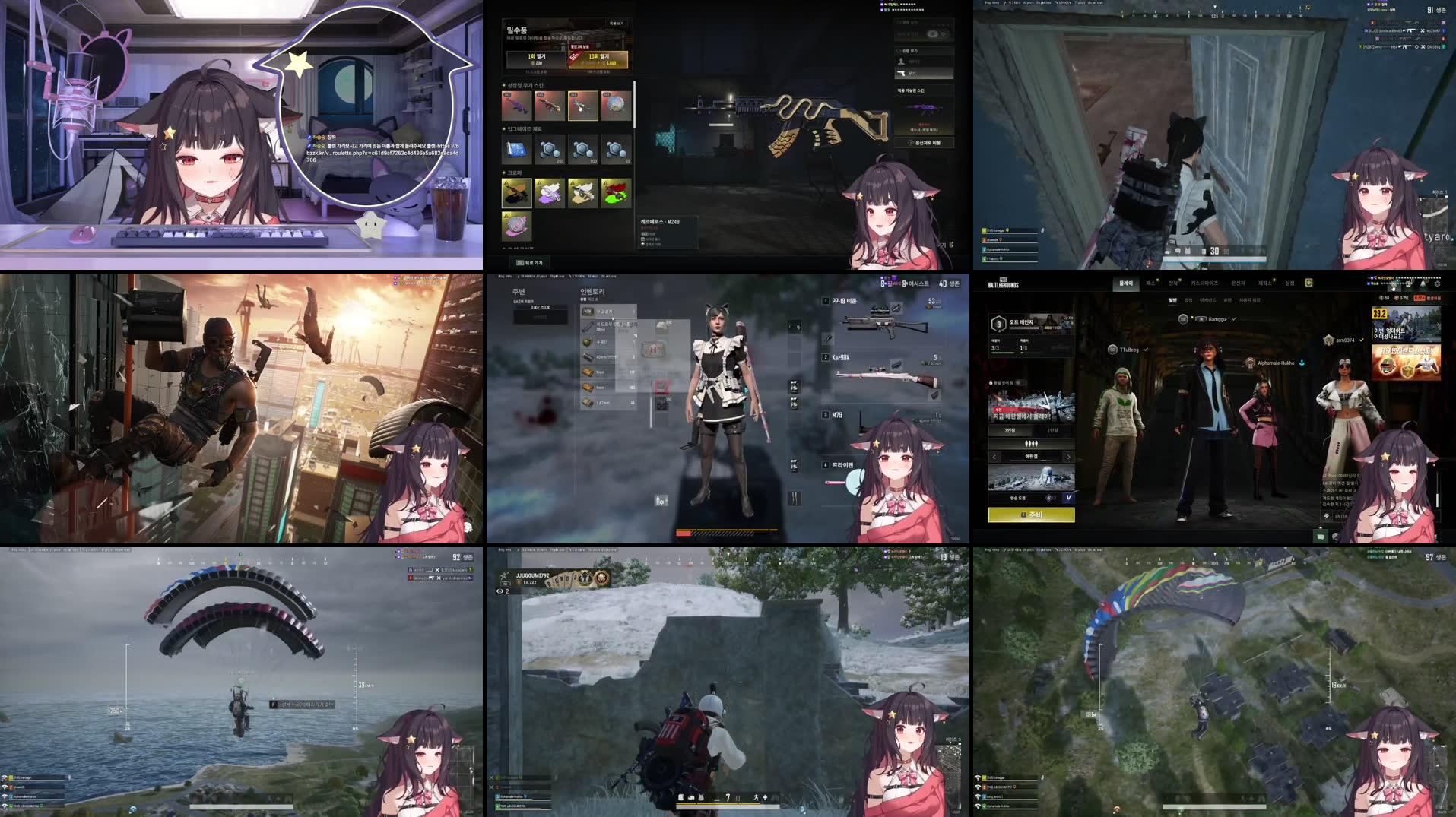1456x817 pixels.
Task: Flip the skin preview toggle in the shop sidebar
Action: tap(935, 33)
